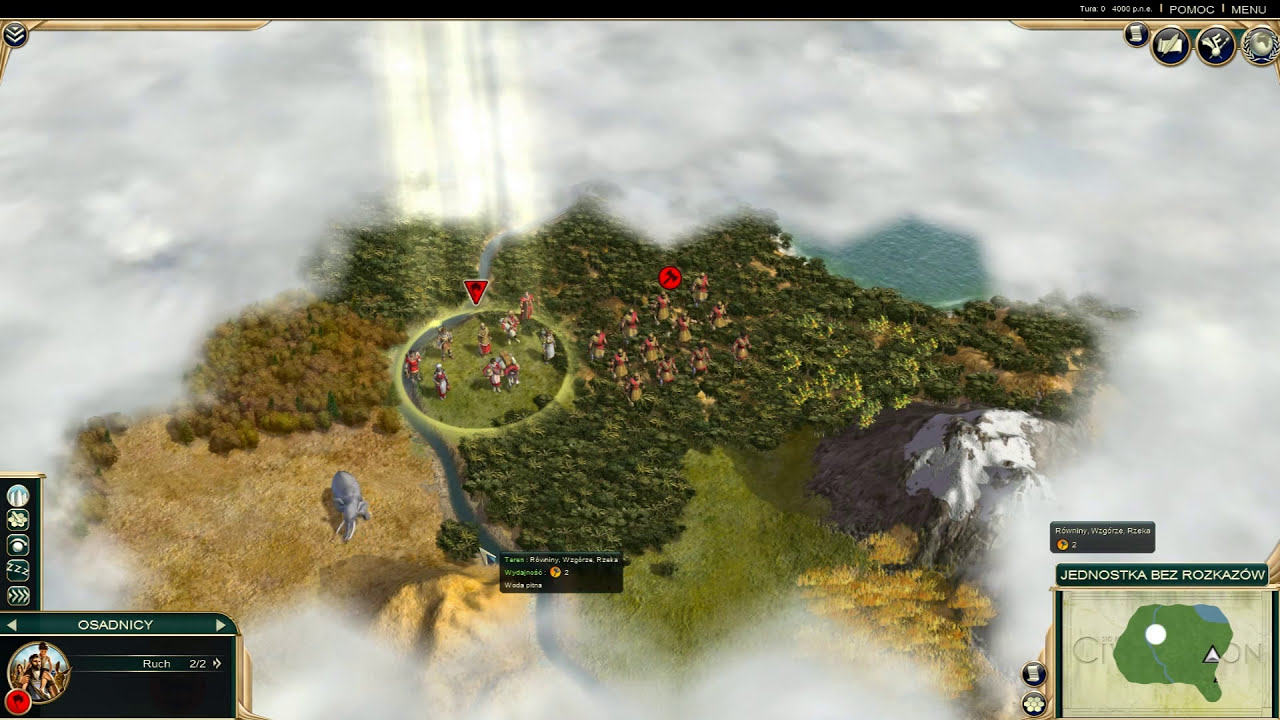This screenshot has height=720, width=1280.
Task: Select the sleep (Zzz) unit command
Action: [x=18, y=571]
